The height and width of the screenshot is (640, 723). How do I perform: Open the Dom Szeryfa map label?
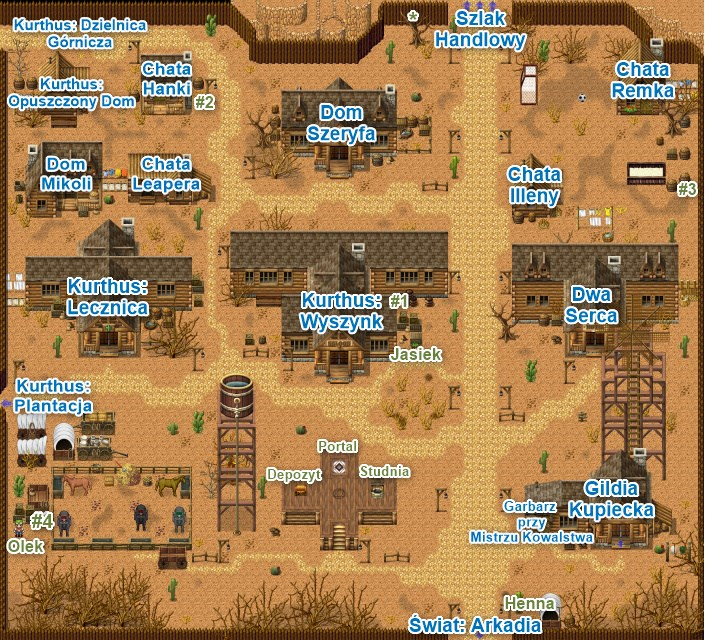(x=347, y=122)
